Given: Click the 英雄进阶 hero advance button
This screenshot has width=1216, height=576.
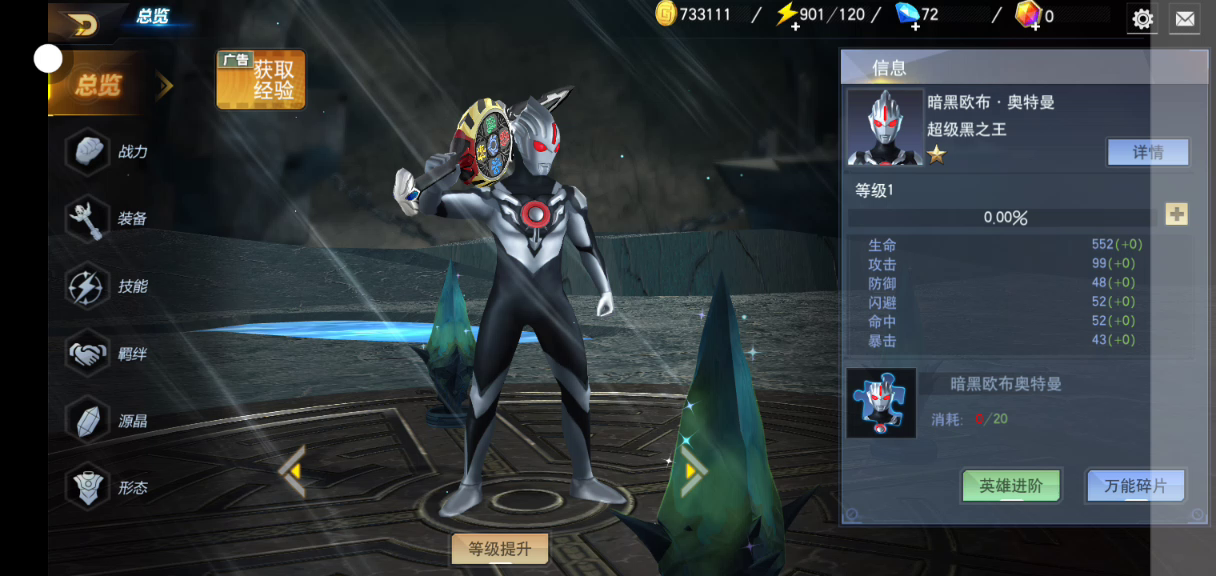Looking at the screenshot, I should (1010, 486).
